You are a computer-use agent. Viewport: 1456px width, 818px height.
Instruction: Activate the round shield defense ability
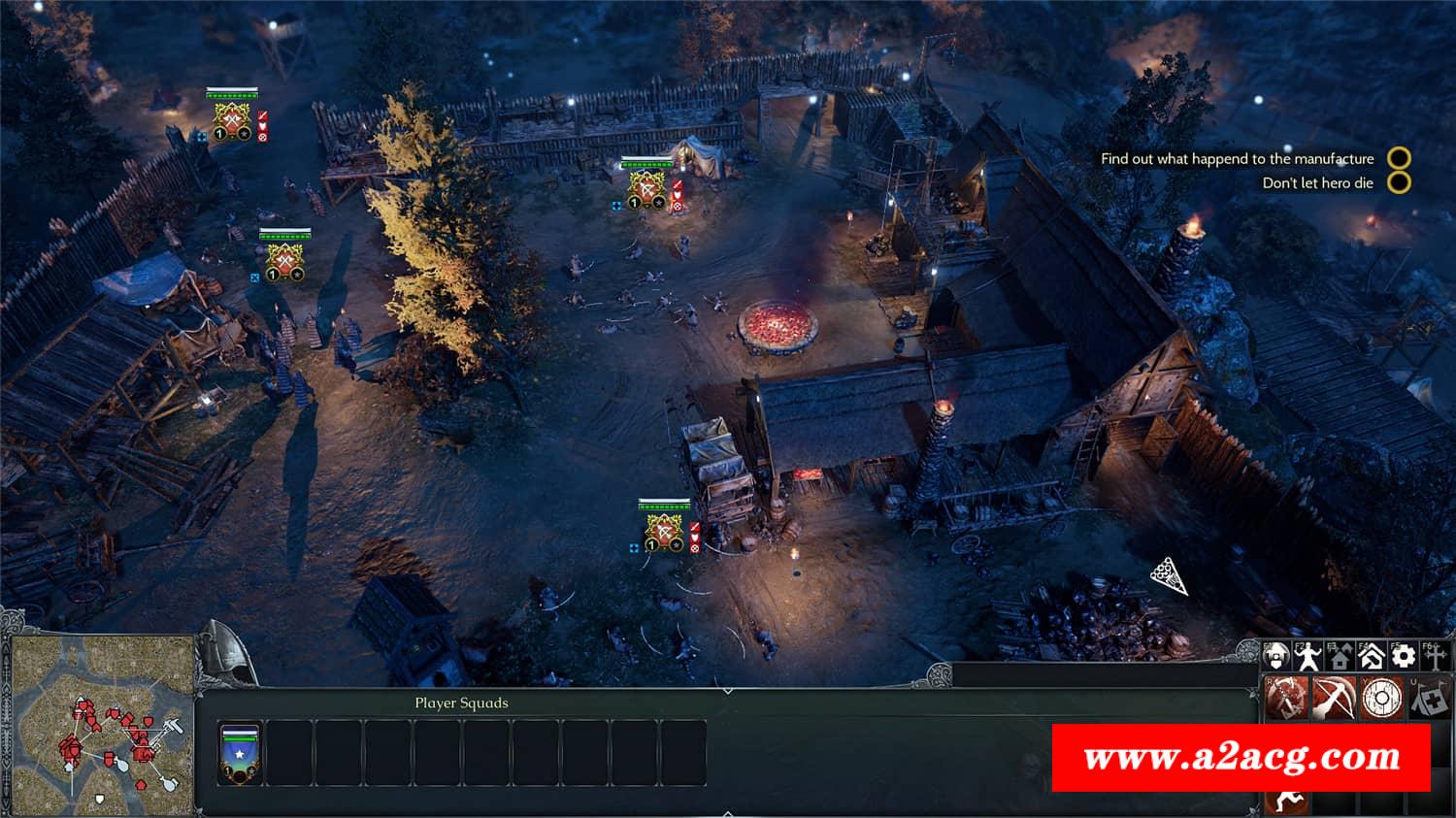[1381, 698]
